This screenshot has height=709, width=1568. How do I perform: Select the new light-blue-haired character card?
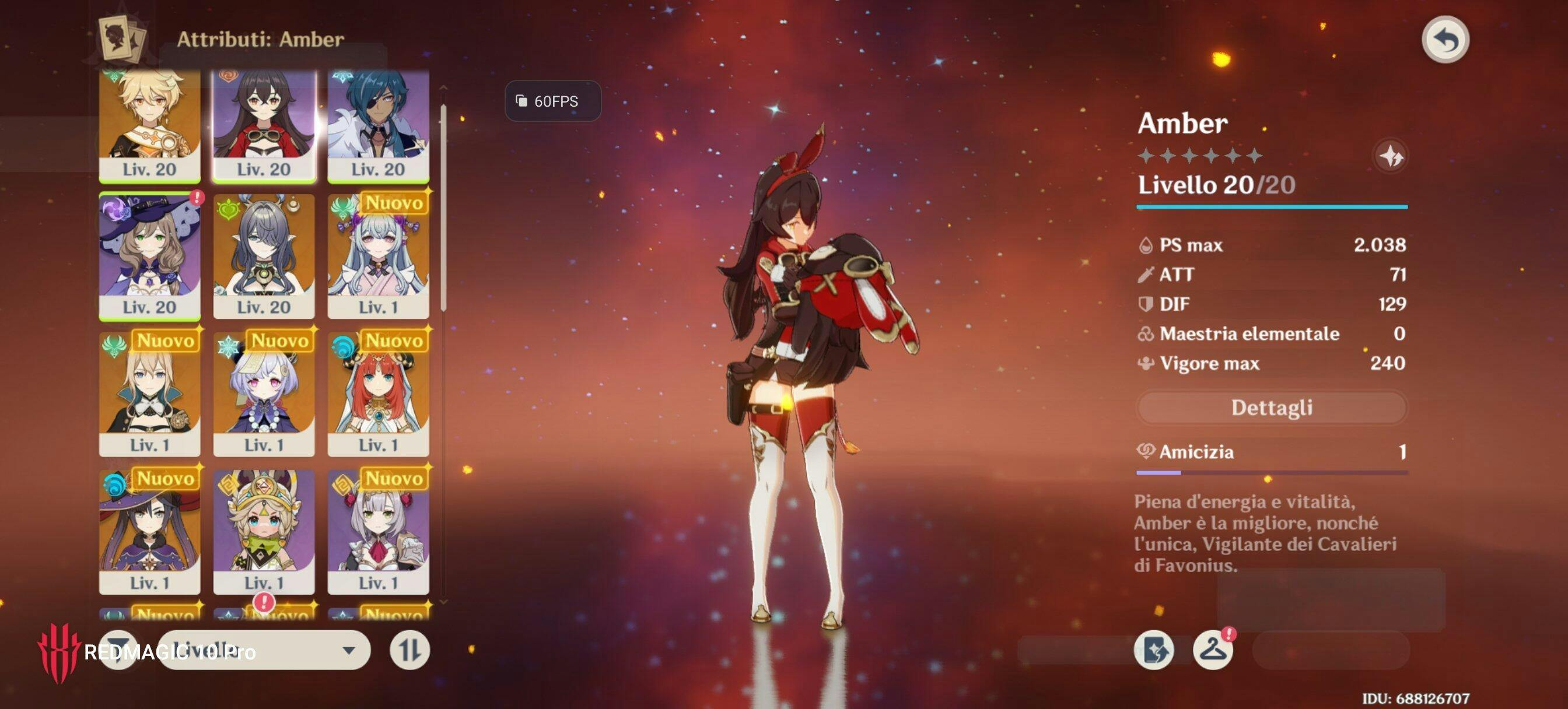click(x=378, y=255)
